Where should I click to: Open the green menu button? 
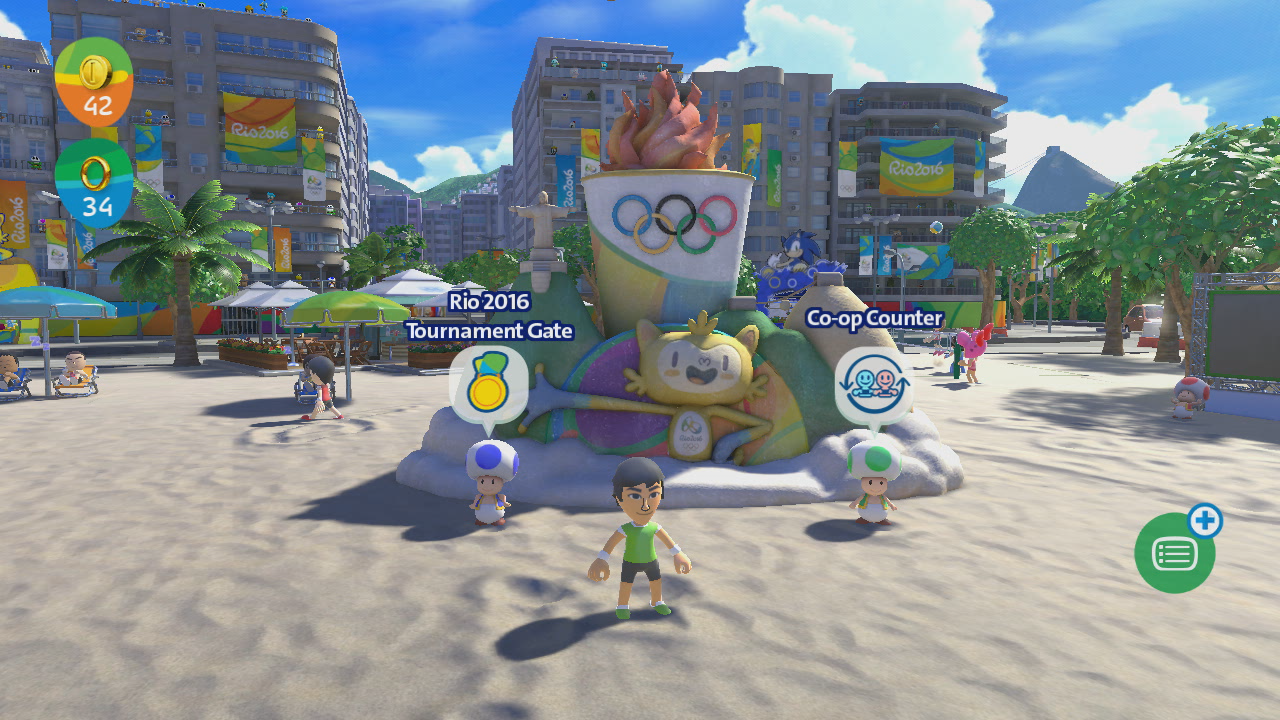pyautogui.click(x=1174, y=553)
